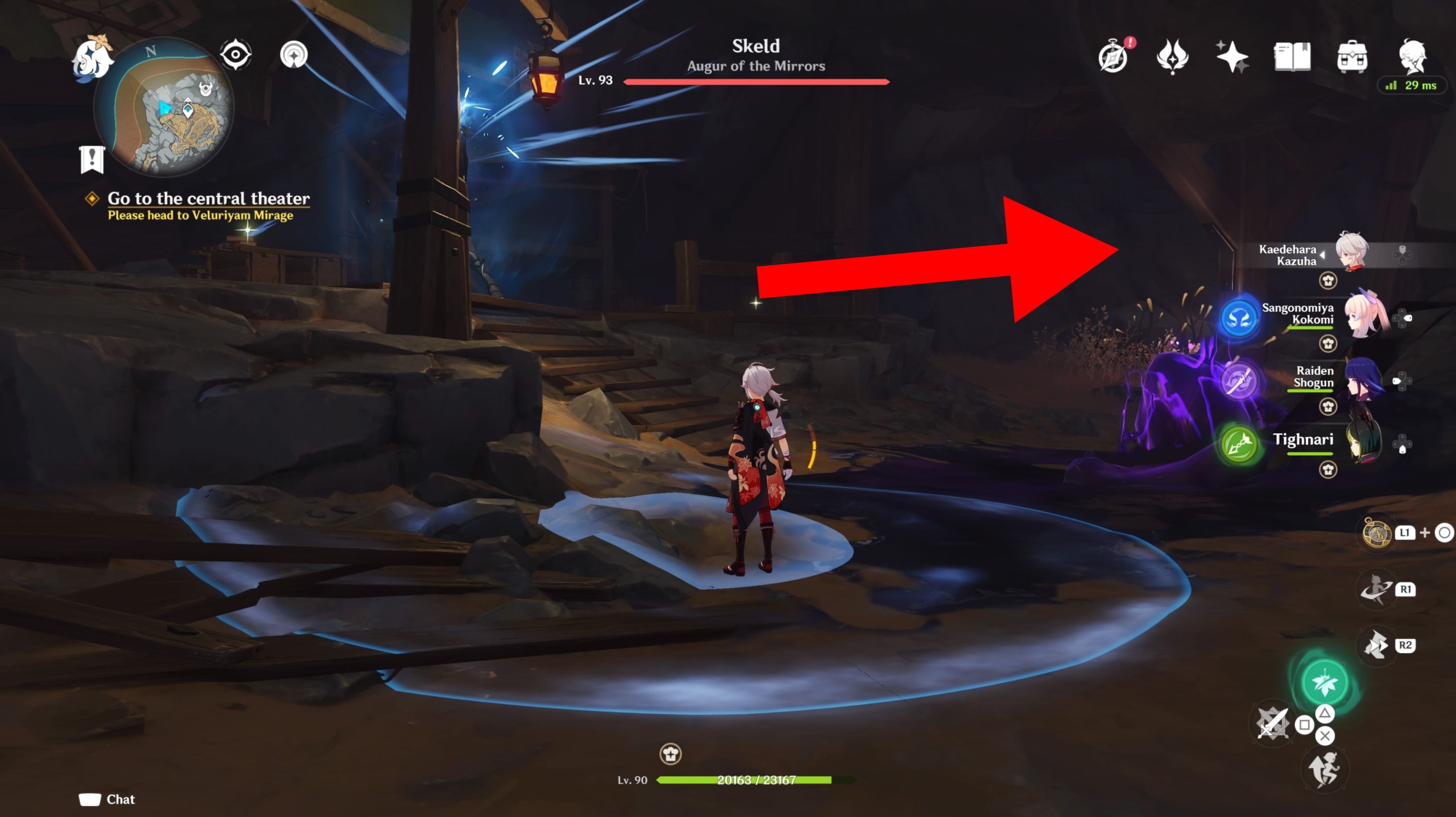Open the Events notices compass icon
This screenshot has height=817, width=1456.
(1116, 55)
